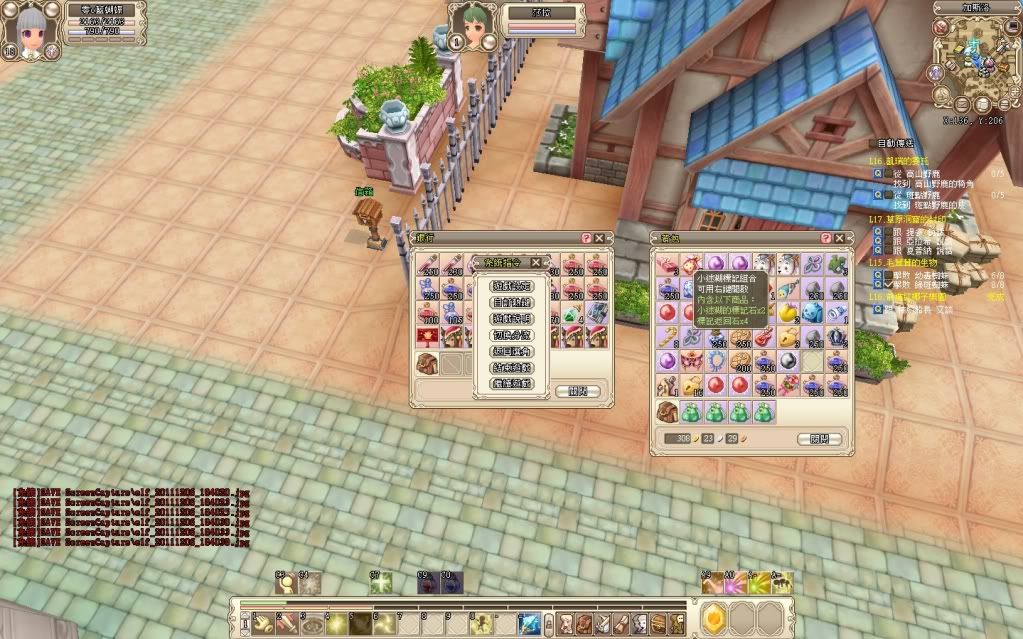Close the backpack window with its X
The height and width of the screenshot is (639, 1023).
[x=840, y=238]
